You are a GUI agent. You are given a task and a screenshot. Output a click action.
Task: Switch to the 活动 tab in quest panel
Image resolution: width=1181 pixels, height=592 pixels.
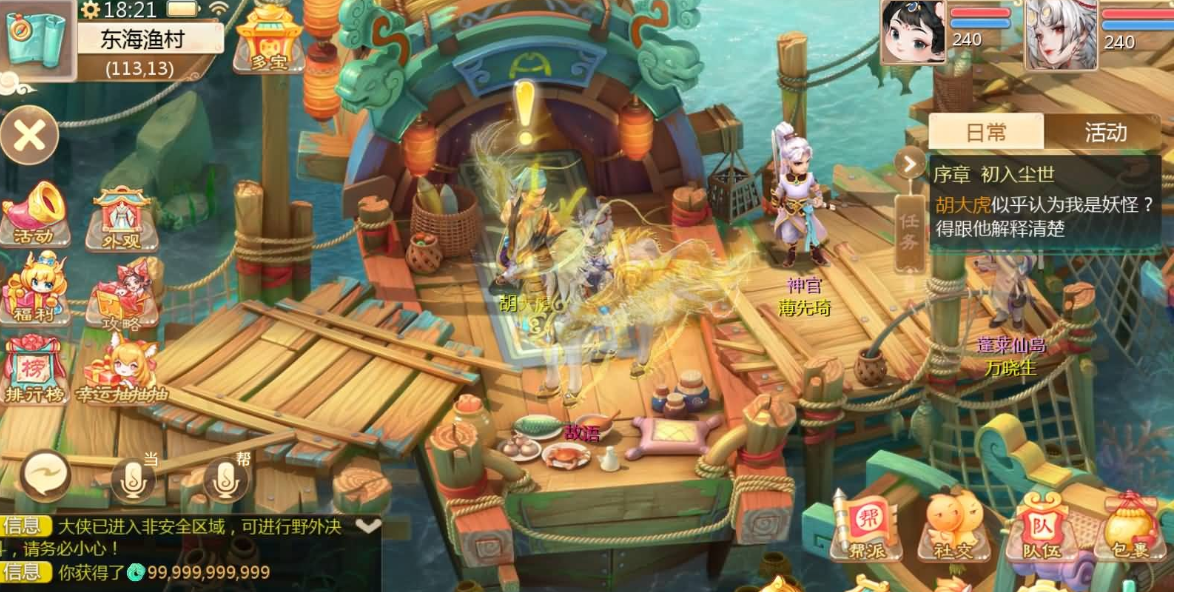[x=1105, y=132]
